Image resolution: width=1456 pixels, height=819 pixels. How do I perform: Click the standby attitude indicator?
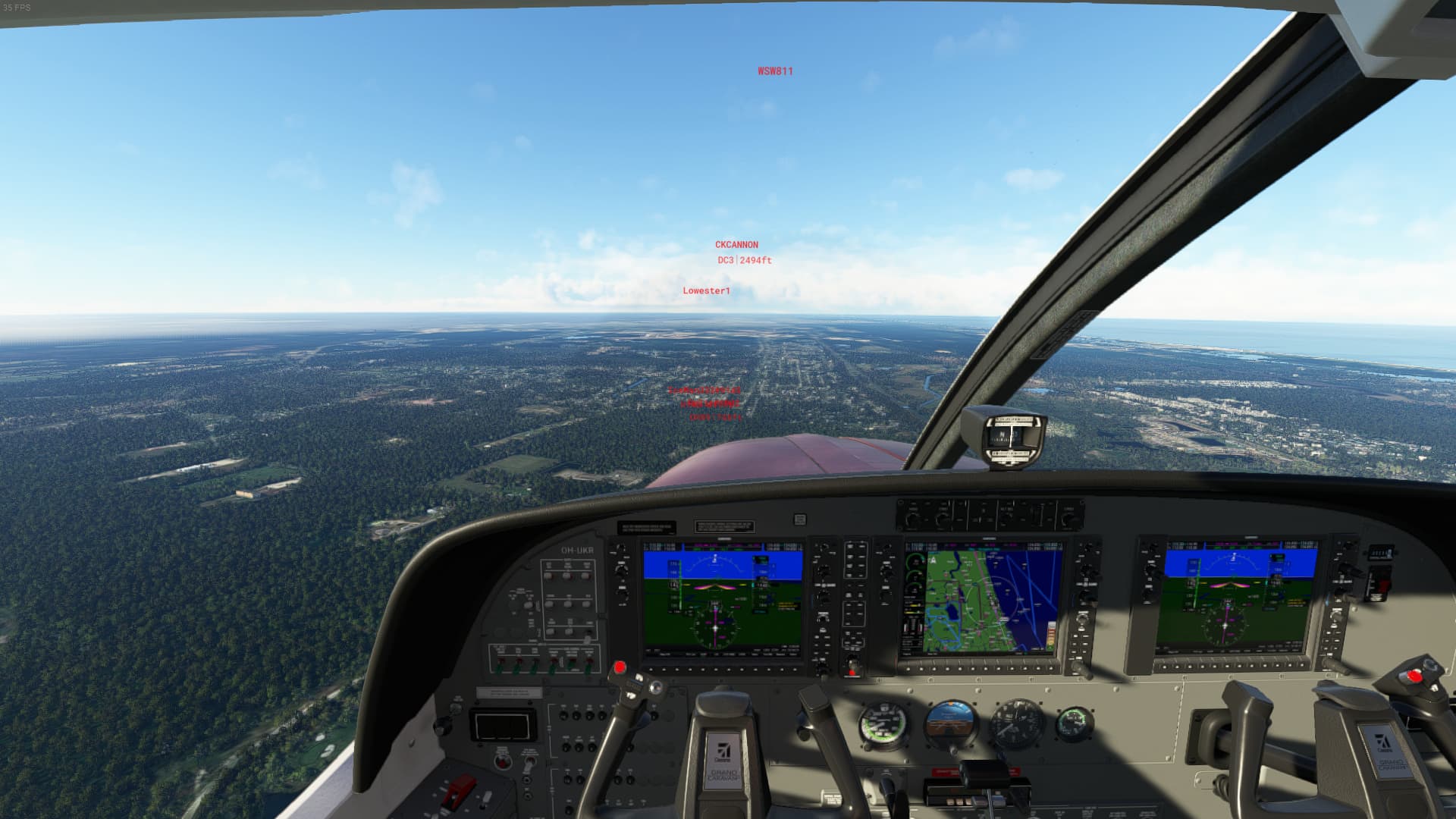950,719
